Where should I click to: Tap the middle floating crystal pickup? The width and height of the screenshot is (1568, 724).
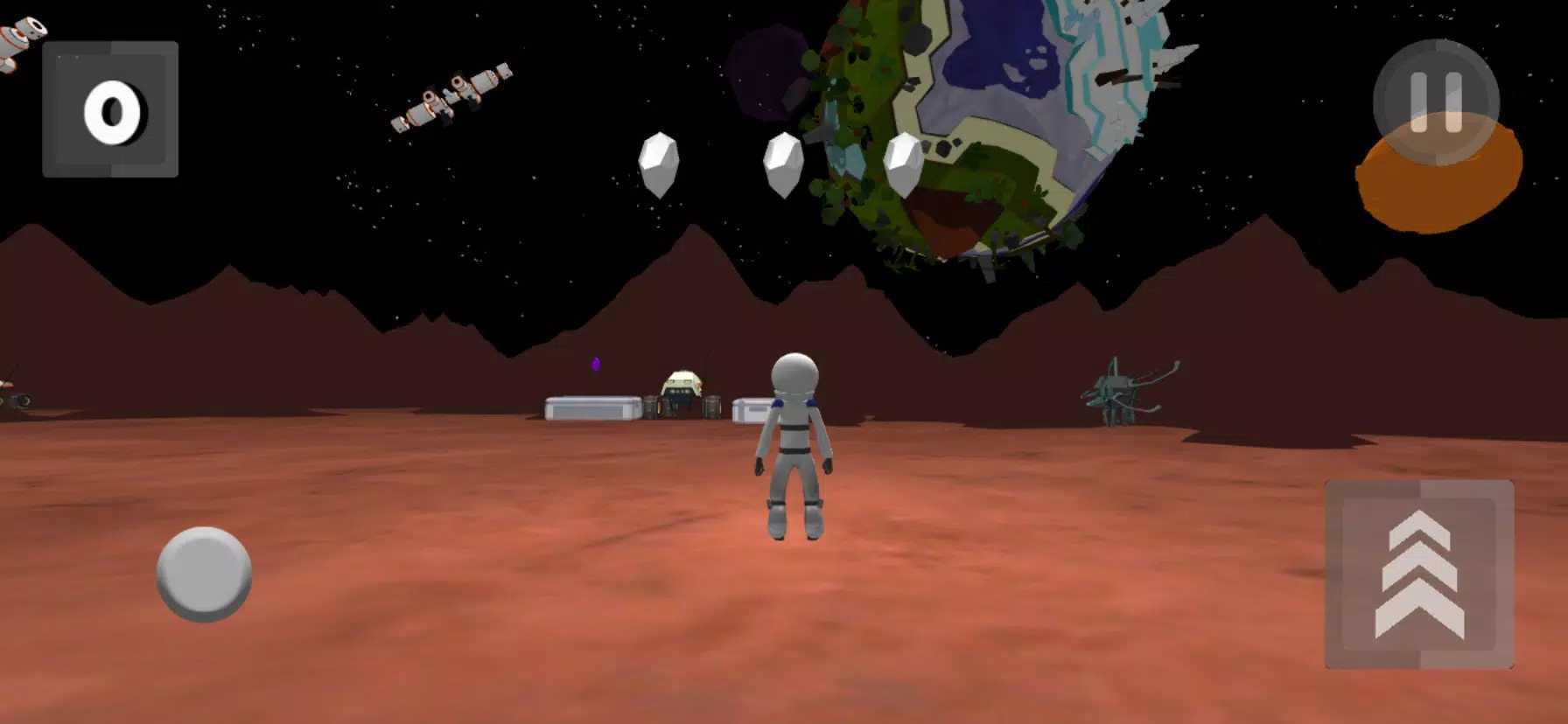tap(783, 164)
